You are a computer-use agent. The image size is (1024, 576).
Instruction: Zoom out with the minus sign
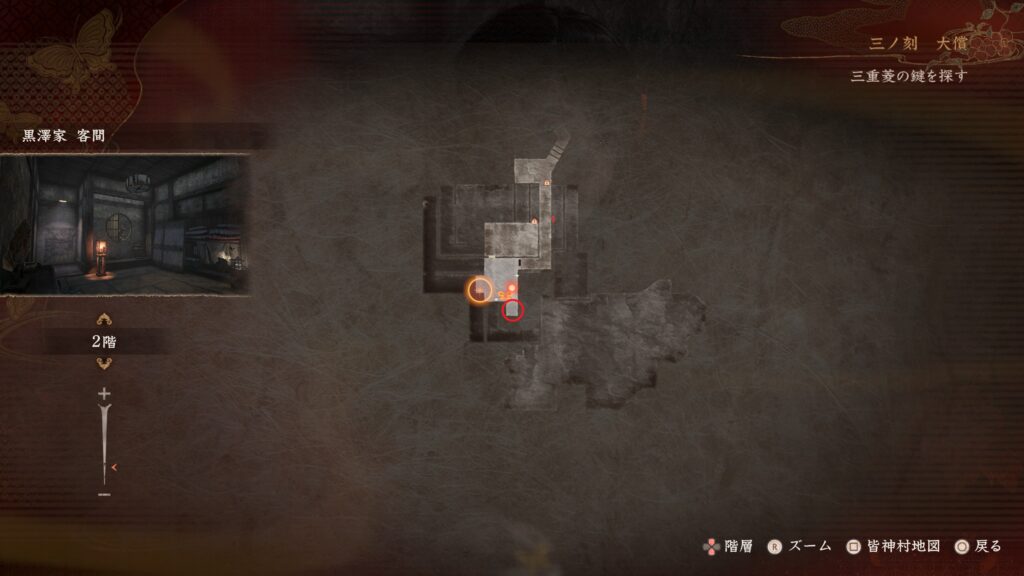coord(104,494)
